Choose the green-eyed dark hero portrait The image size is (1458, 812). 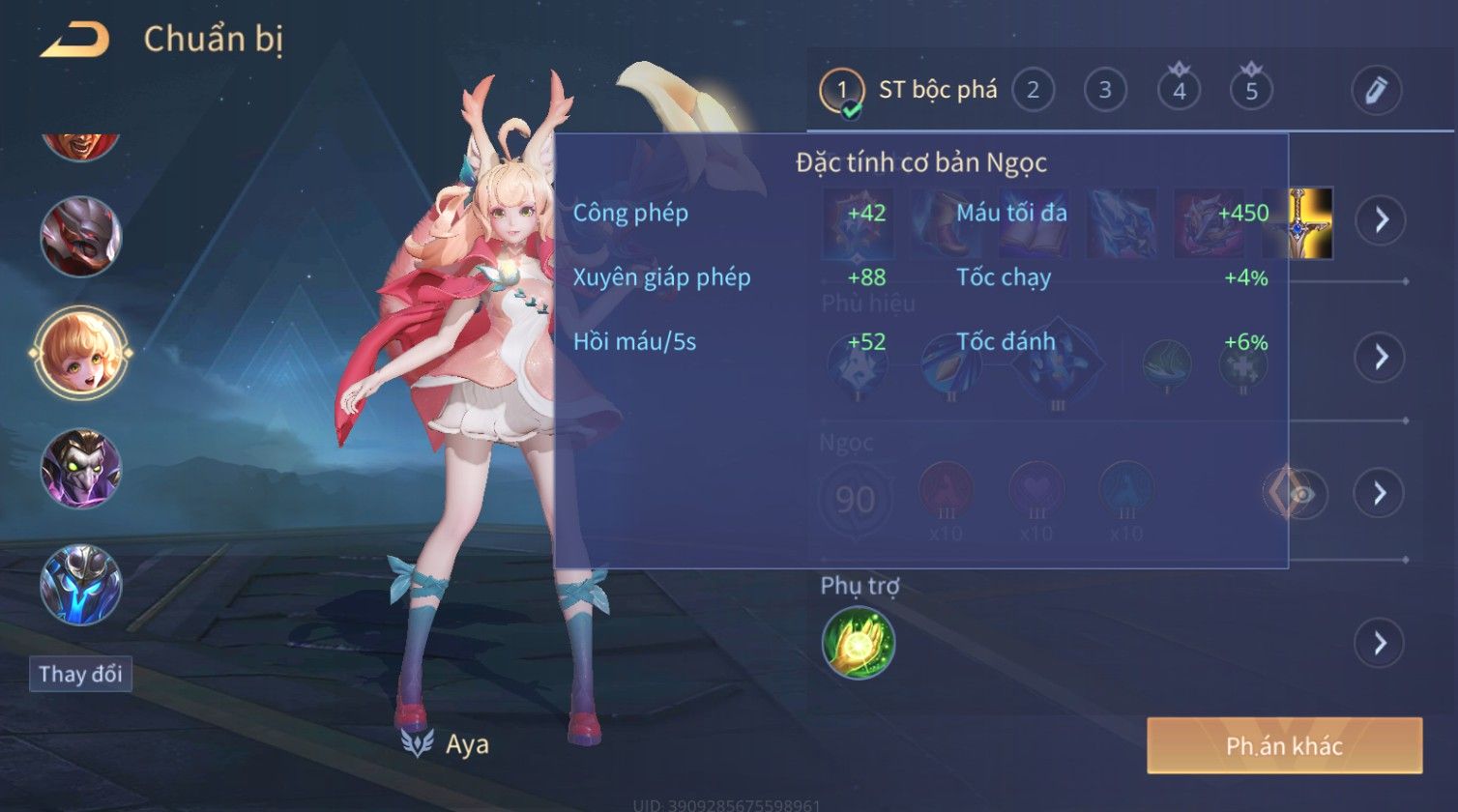[x=81, y=469]
